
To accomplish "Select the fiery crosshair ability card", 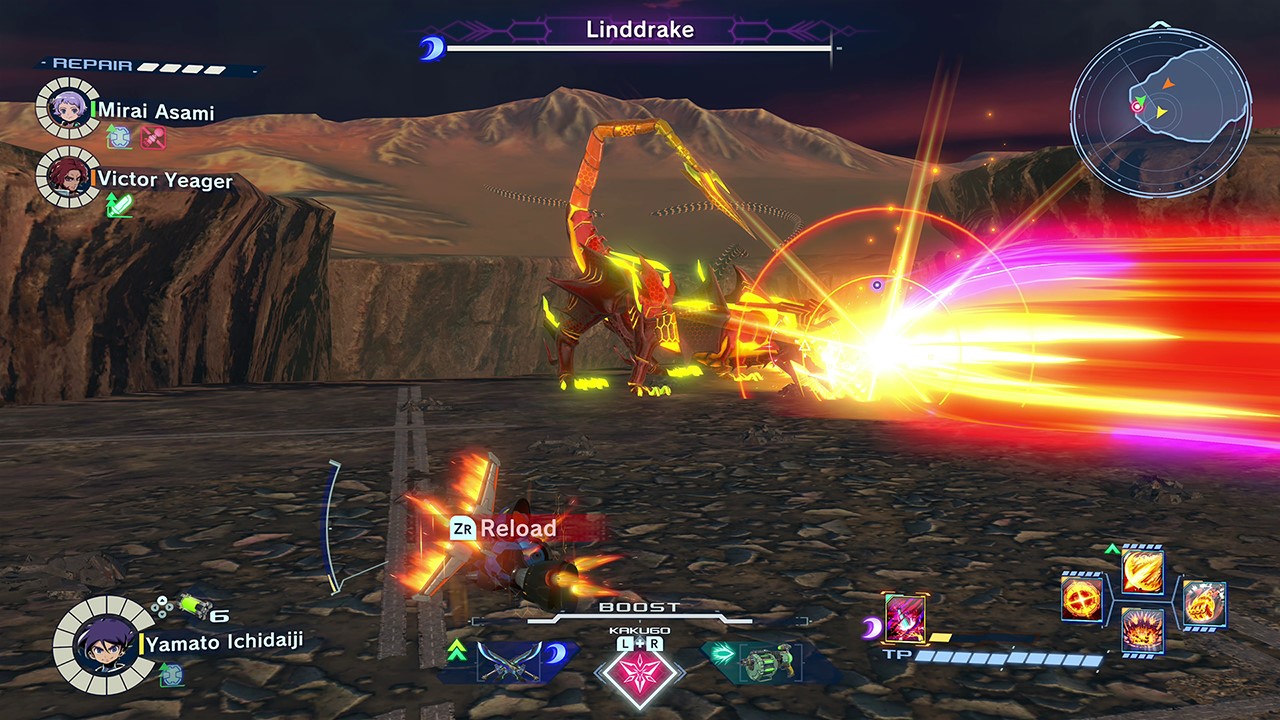I will [1081, 599].
